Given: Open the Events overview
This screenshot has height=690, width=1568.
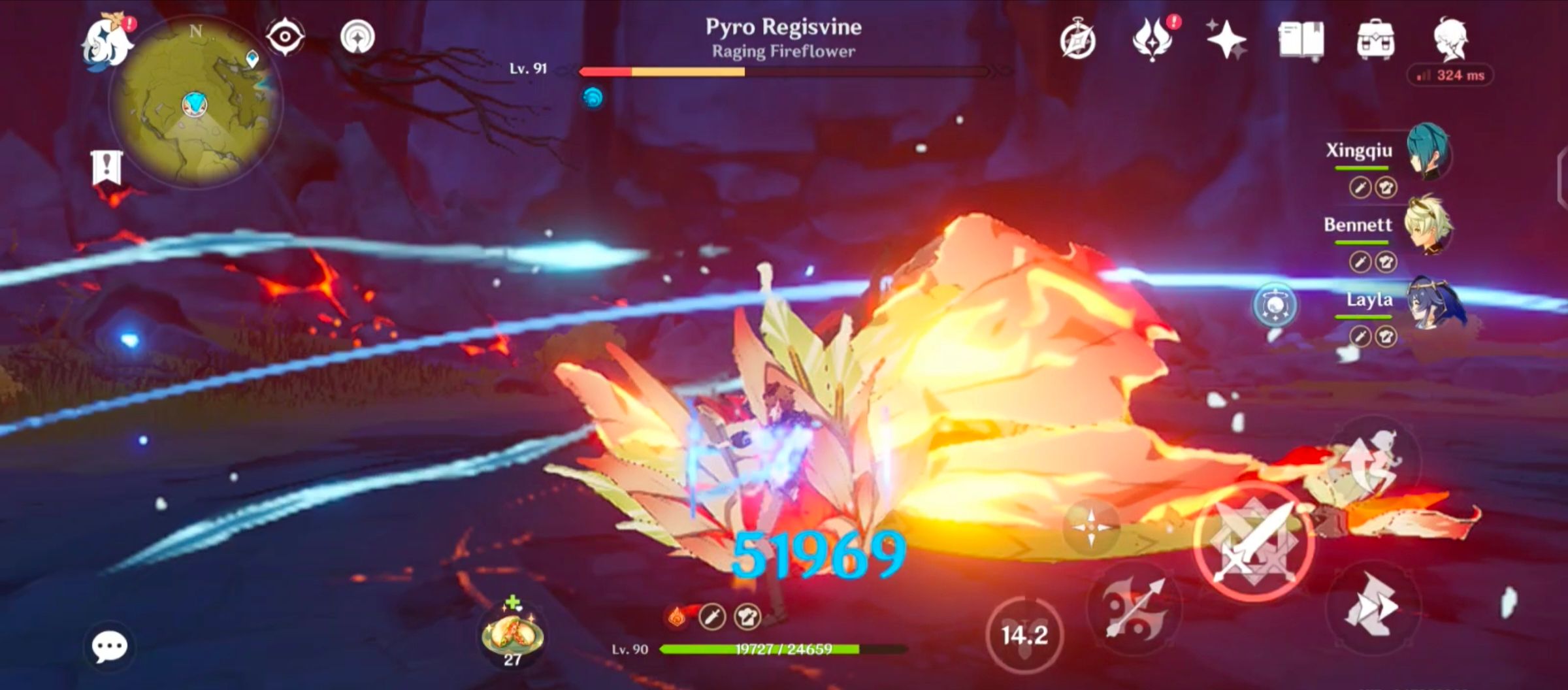Looking at the screenshot, I should tap(1226, 37).
